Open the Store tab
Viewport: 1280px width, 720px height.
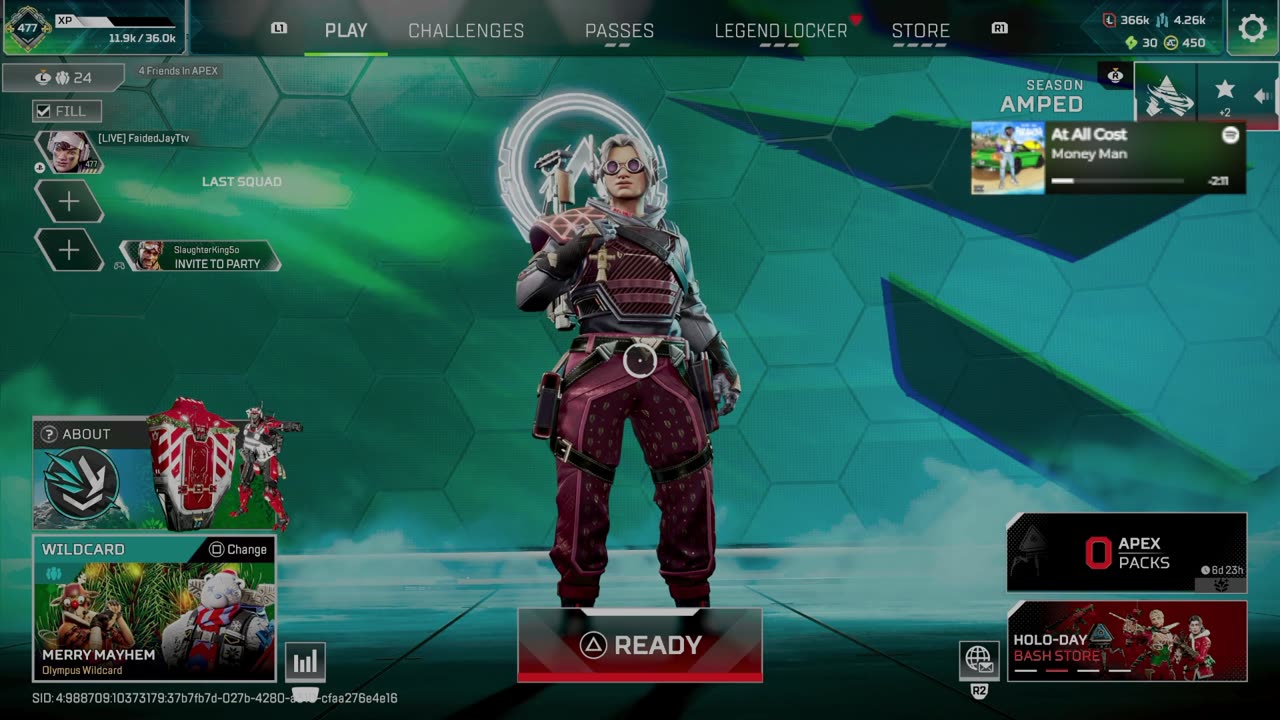(x=920, y=31)
